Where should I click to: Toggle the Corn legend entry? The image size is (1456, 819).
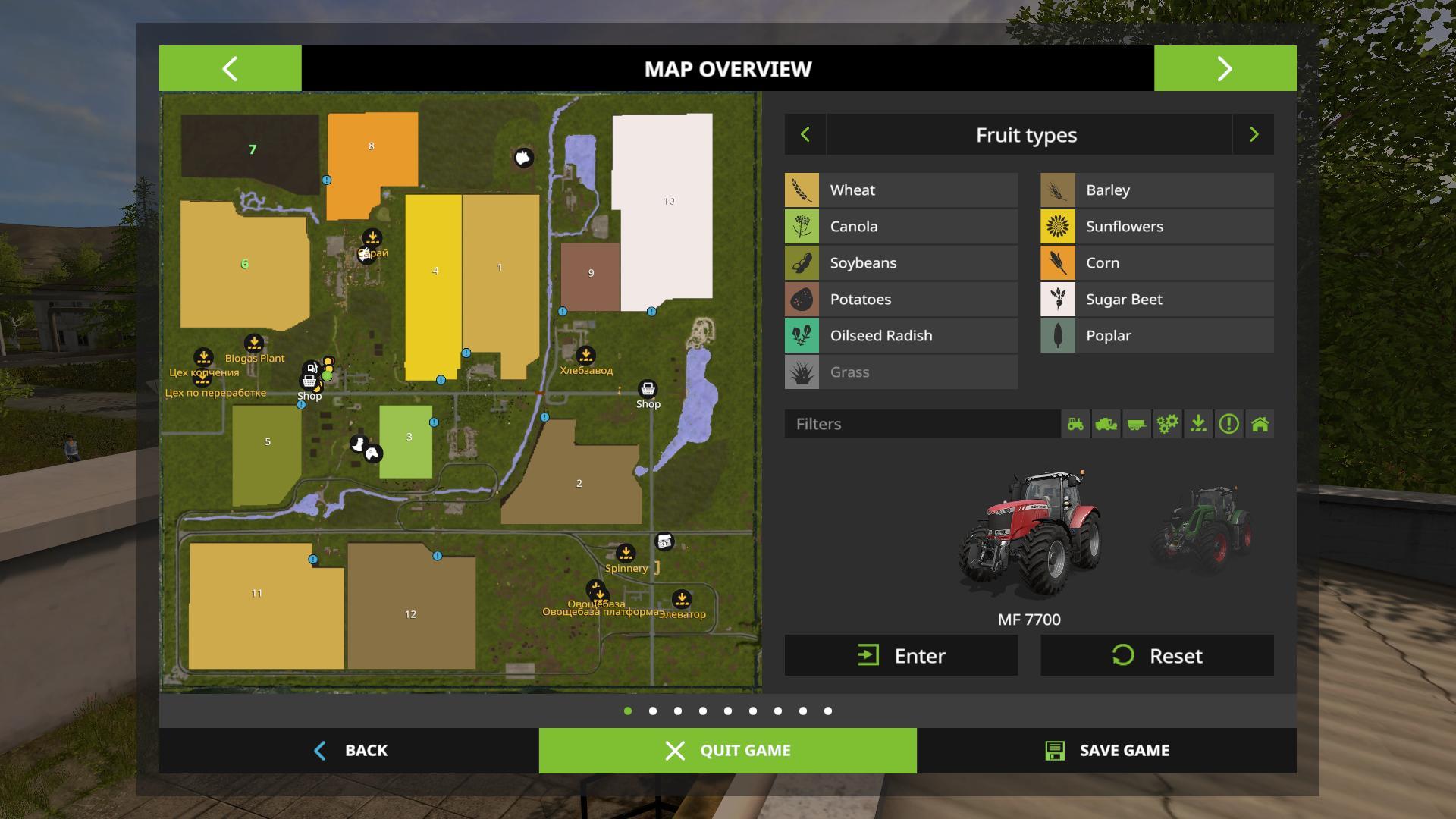(x=1156, y=263)
